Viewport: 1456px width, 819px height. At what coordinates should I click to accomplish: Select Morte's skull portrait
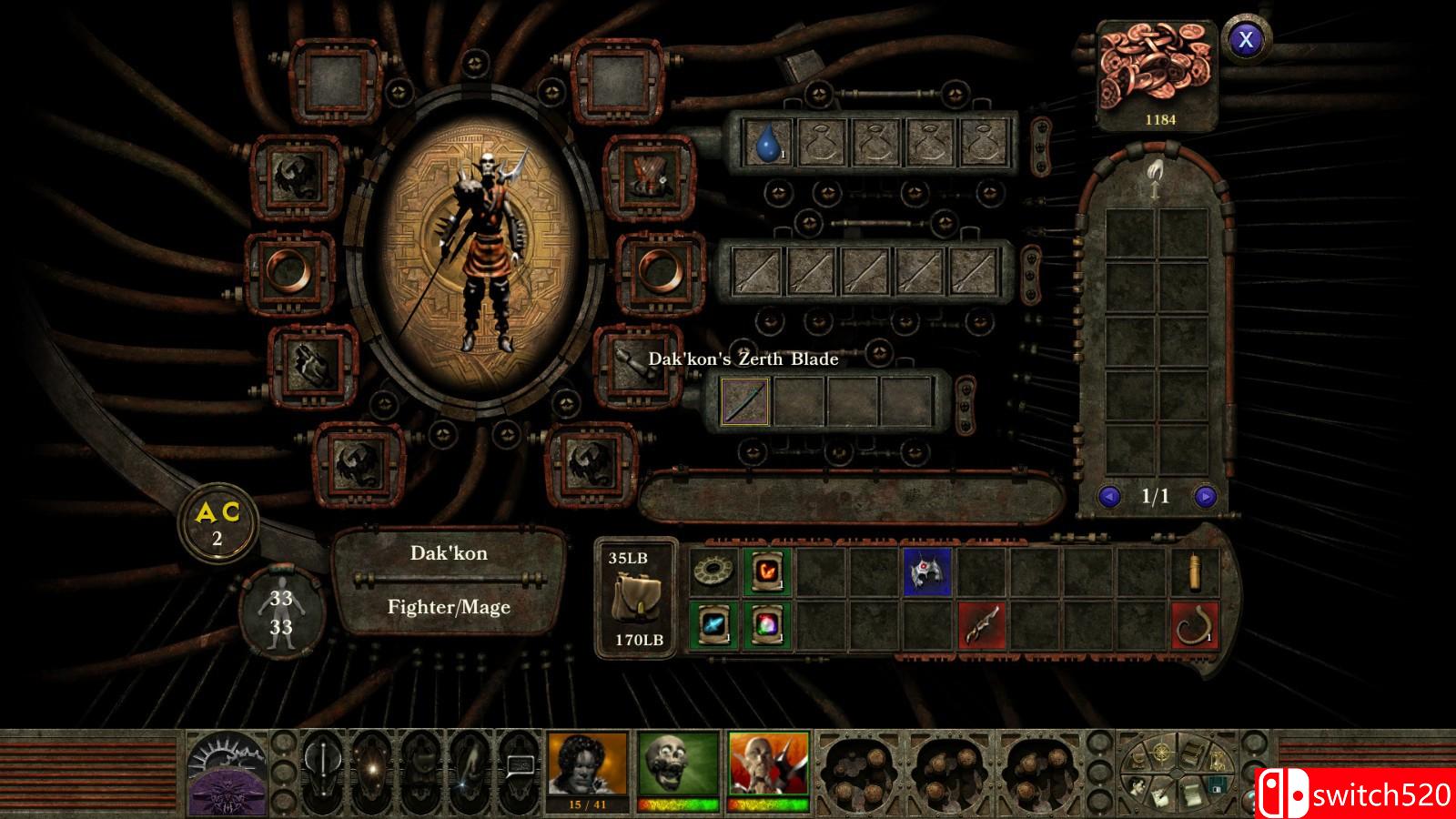pyautogui.click(x=678, y=764)
